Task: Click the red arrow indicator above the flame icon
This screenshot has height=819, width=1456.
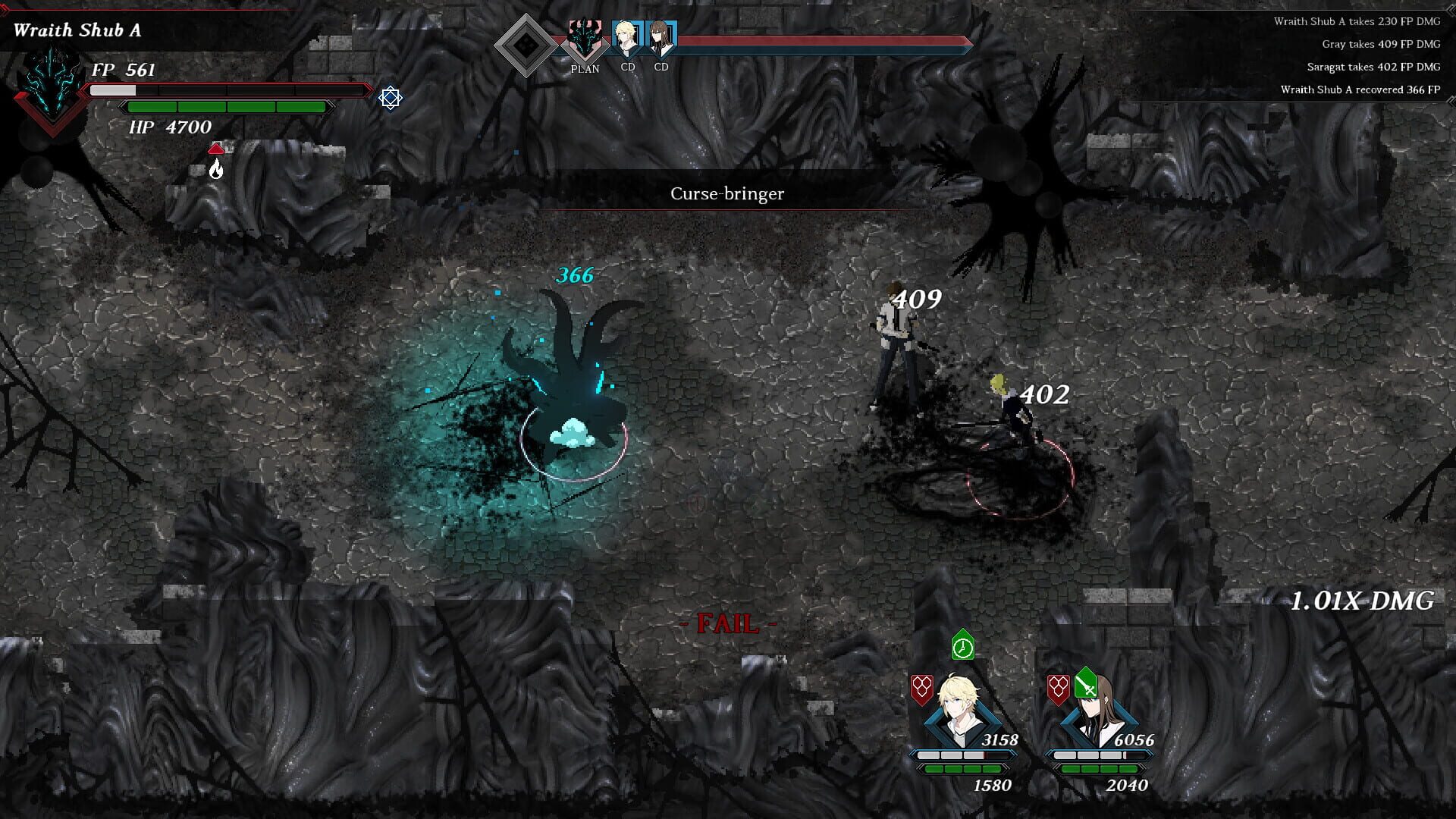Action: pos(218,147)
